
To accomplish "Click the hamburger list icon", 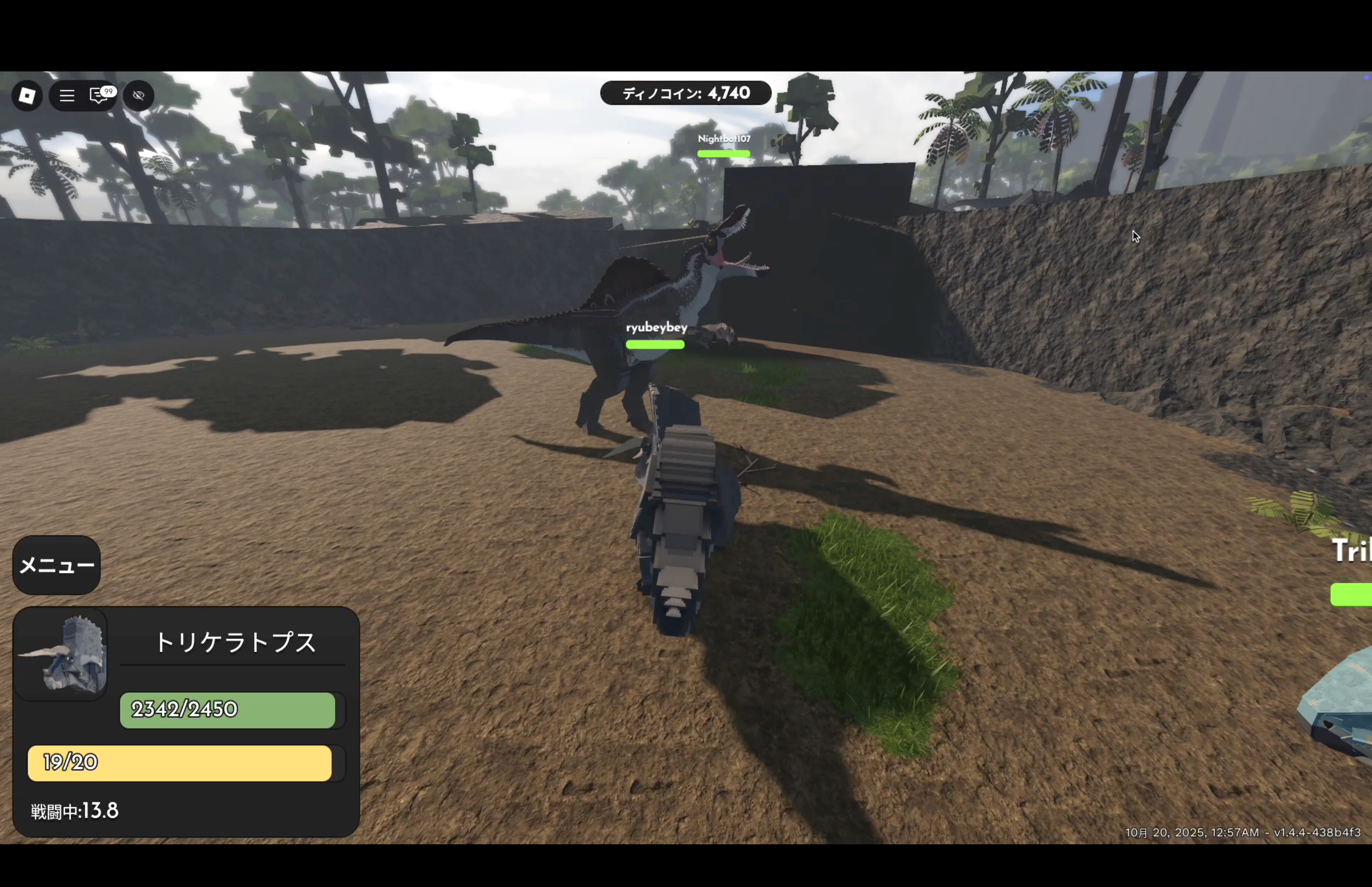I will (67, 96).
